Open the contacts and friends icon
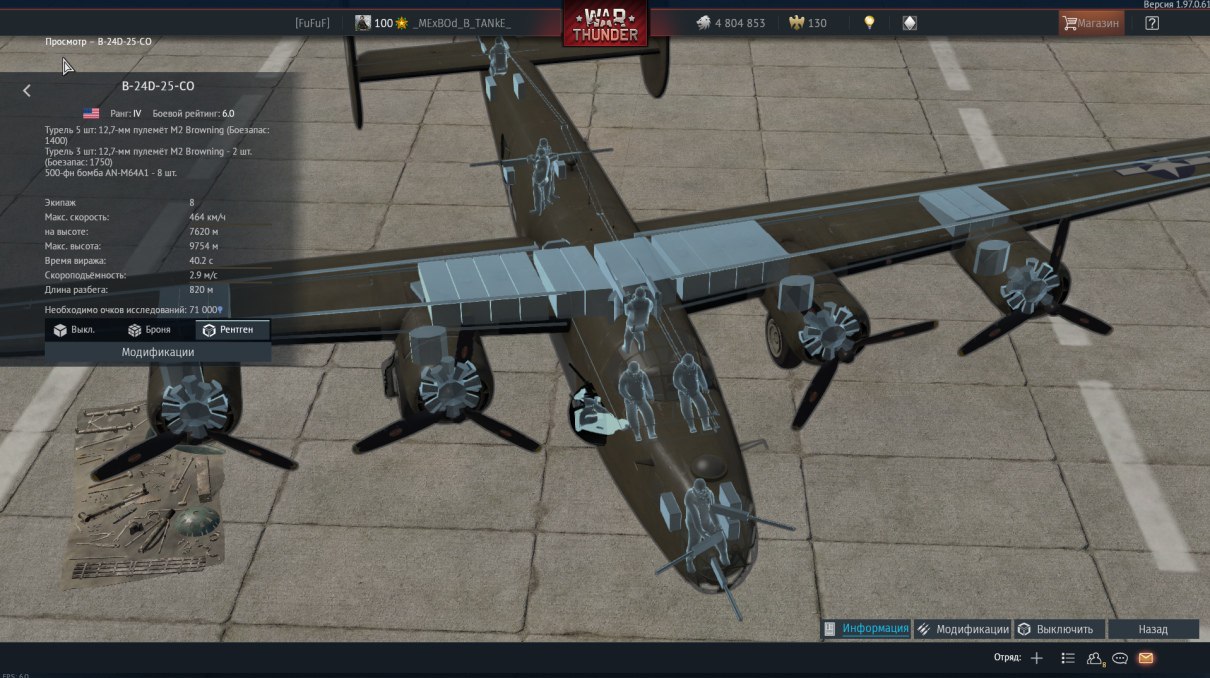 1094,658
